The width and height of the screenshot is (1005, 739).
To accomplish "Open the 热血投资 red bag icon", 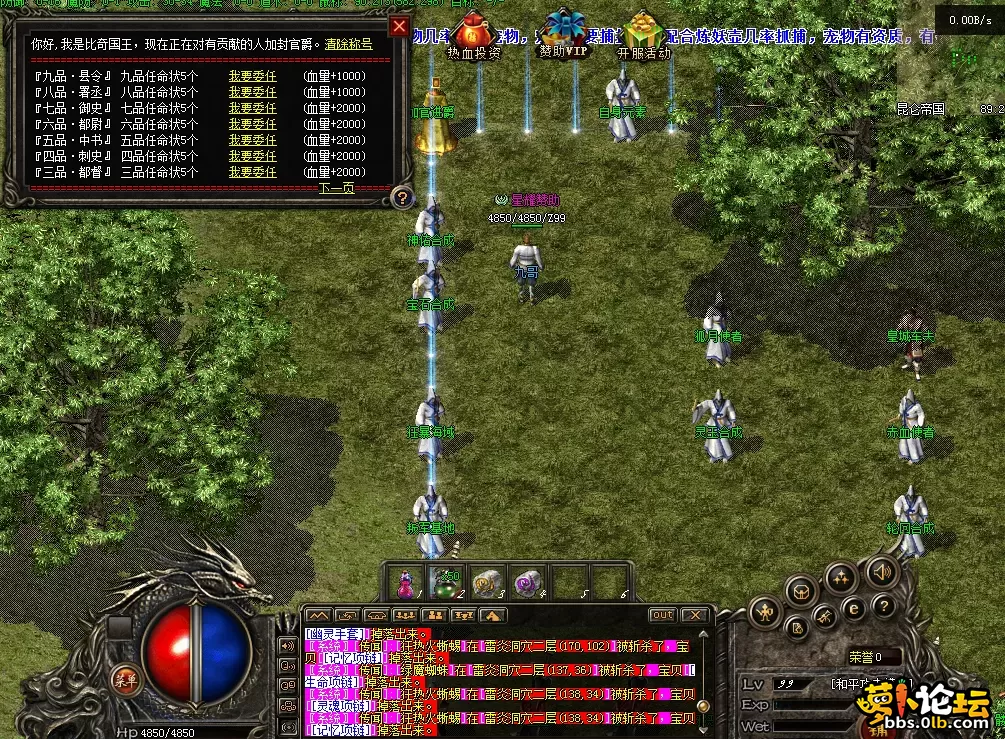I will 474,32.
